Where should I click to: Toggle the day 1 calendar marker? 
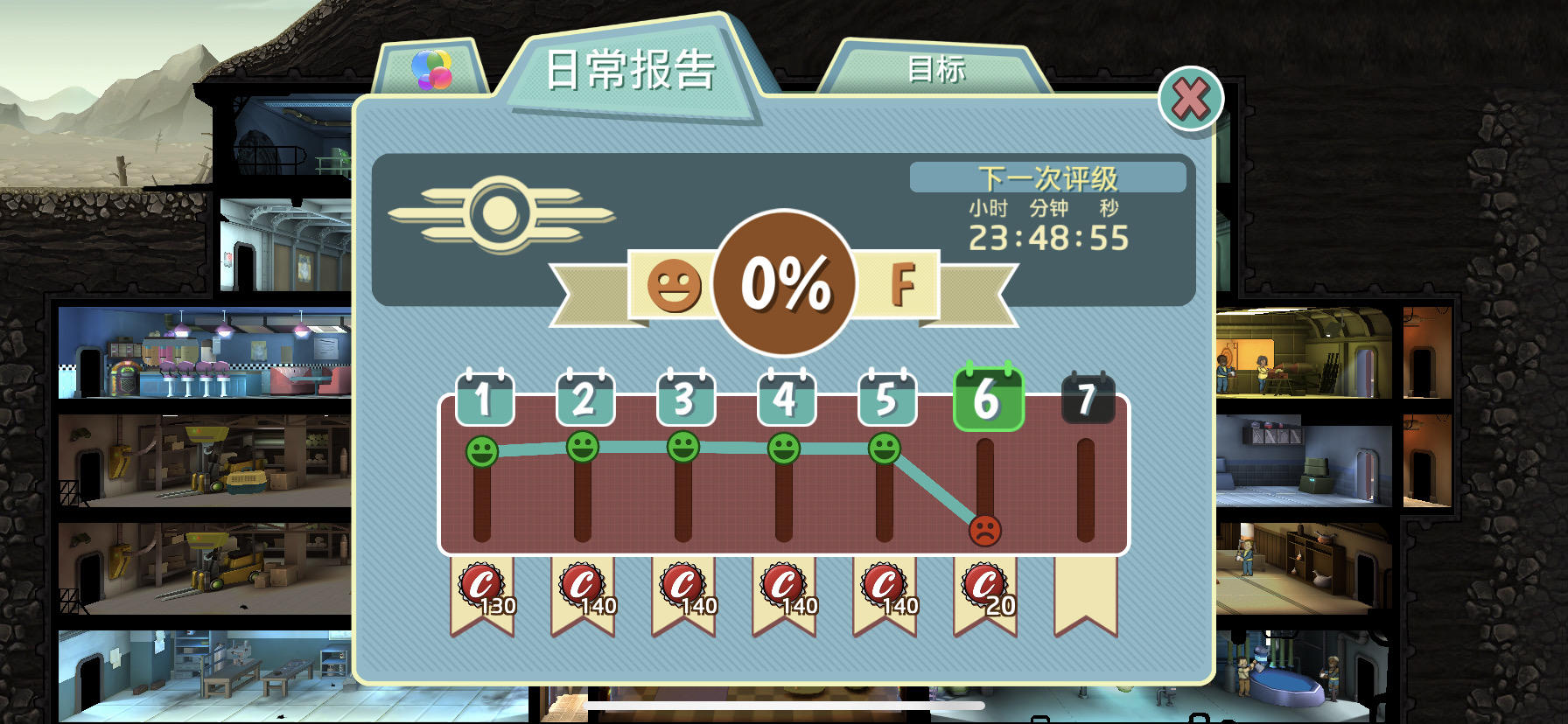484,398
